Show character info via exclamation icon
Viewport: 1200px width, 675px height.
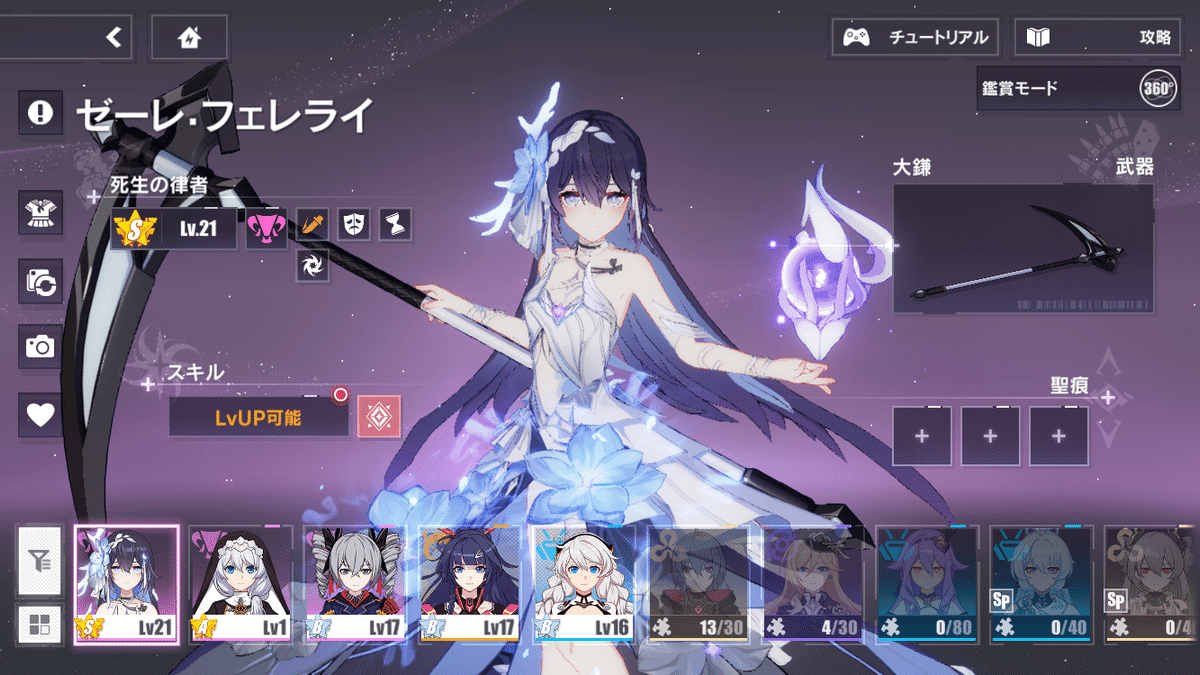click(x=40, y=112)
